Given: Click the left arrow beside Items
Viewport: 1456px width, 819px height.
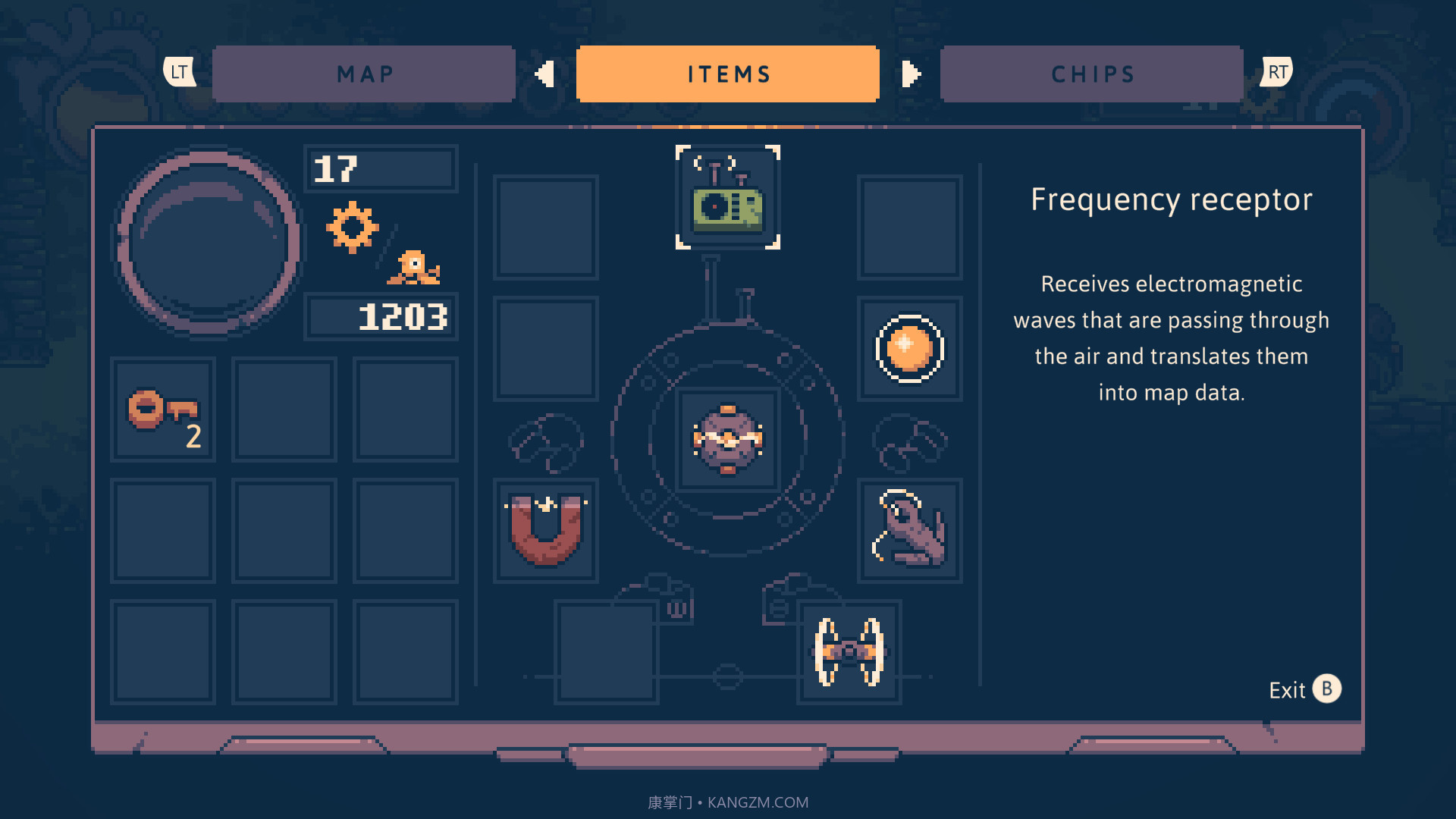Looking at the screenshot, I should [x=545, y=74].
